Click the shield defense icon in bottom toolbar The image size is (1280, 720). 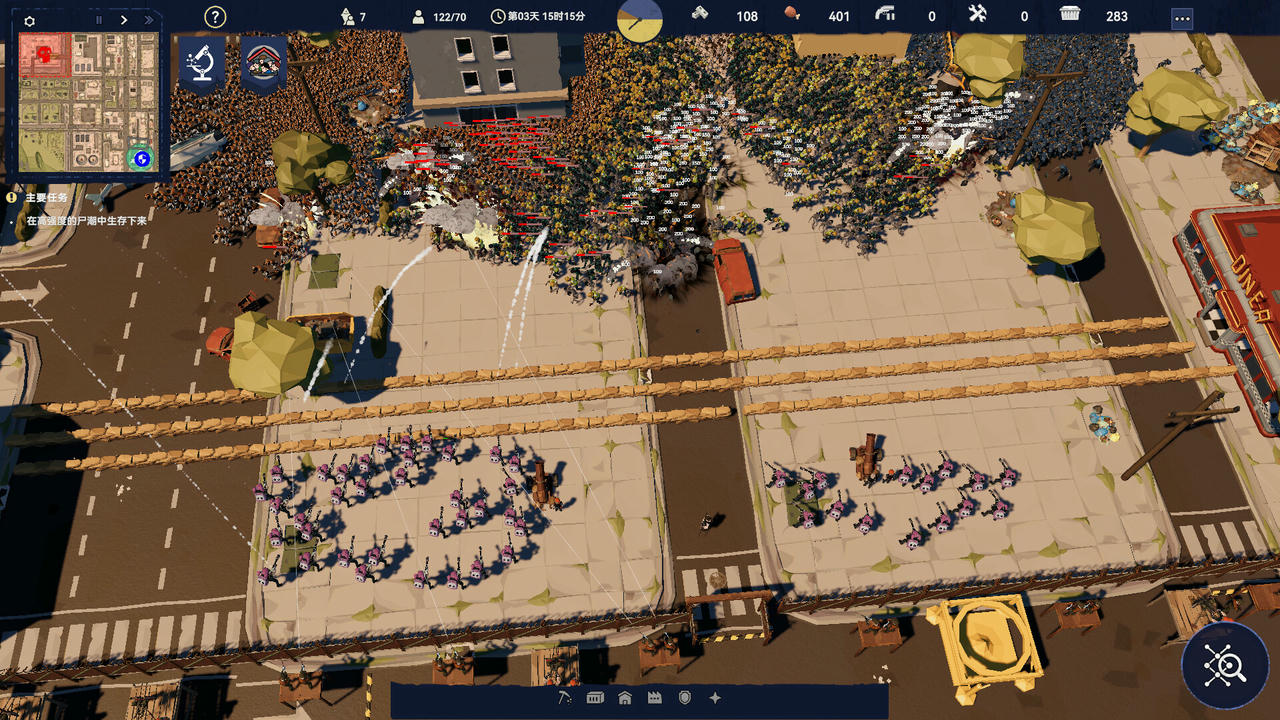point(684,699)
